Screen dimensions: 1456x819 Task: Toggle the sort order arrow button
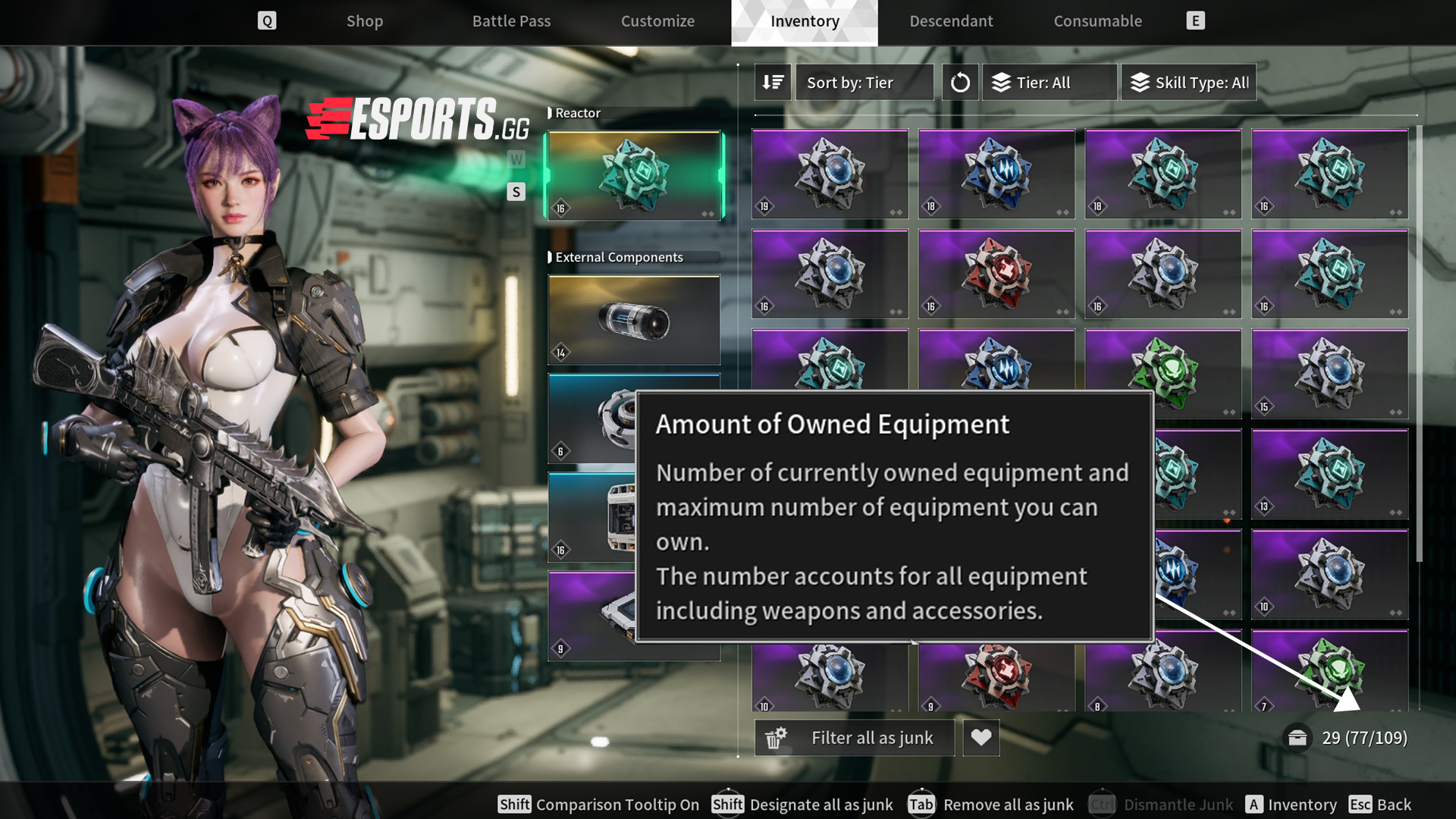click(x=773, y=82)
